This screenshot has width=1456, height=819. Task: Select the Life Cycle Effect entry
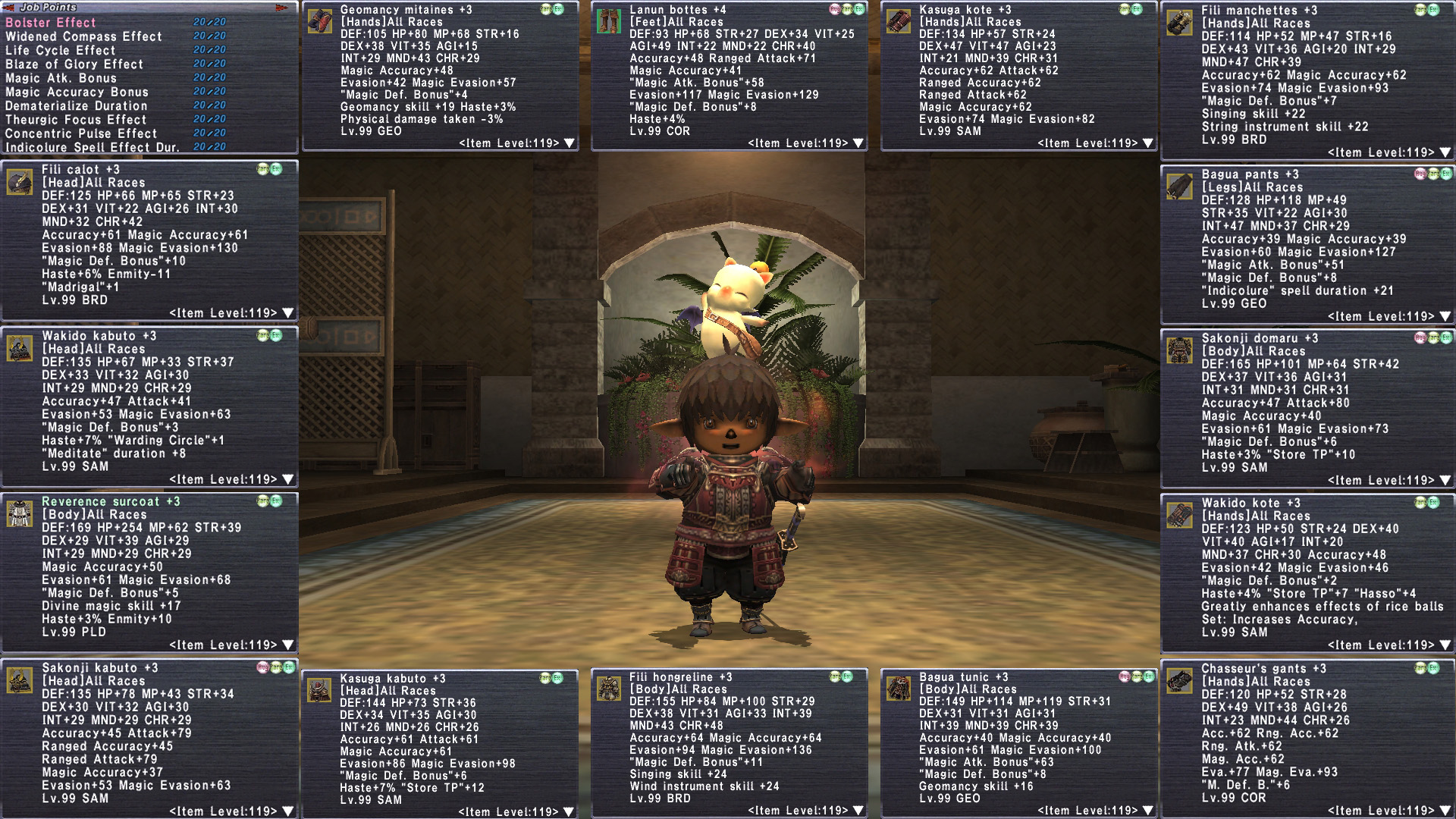point(61,50)
